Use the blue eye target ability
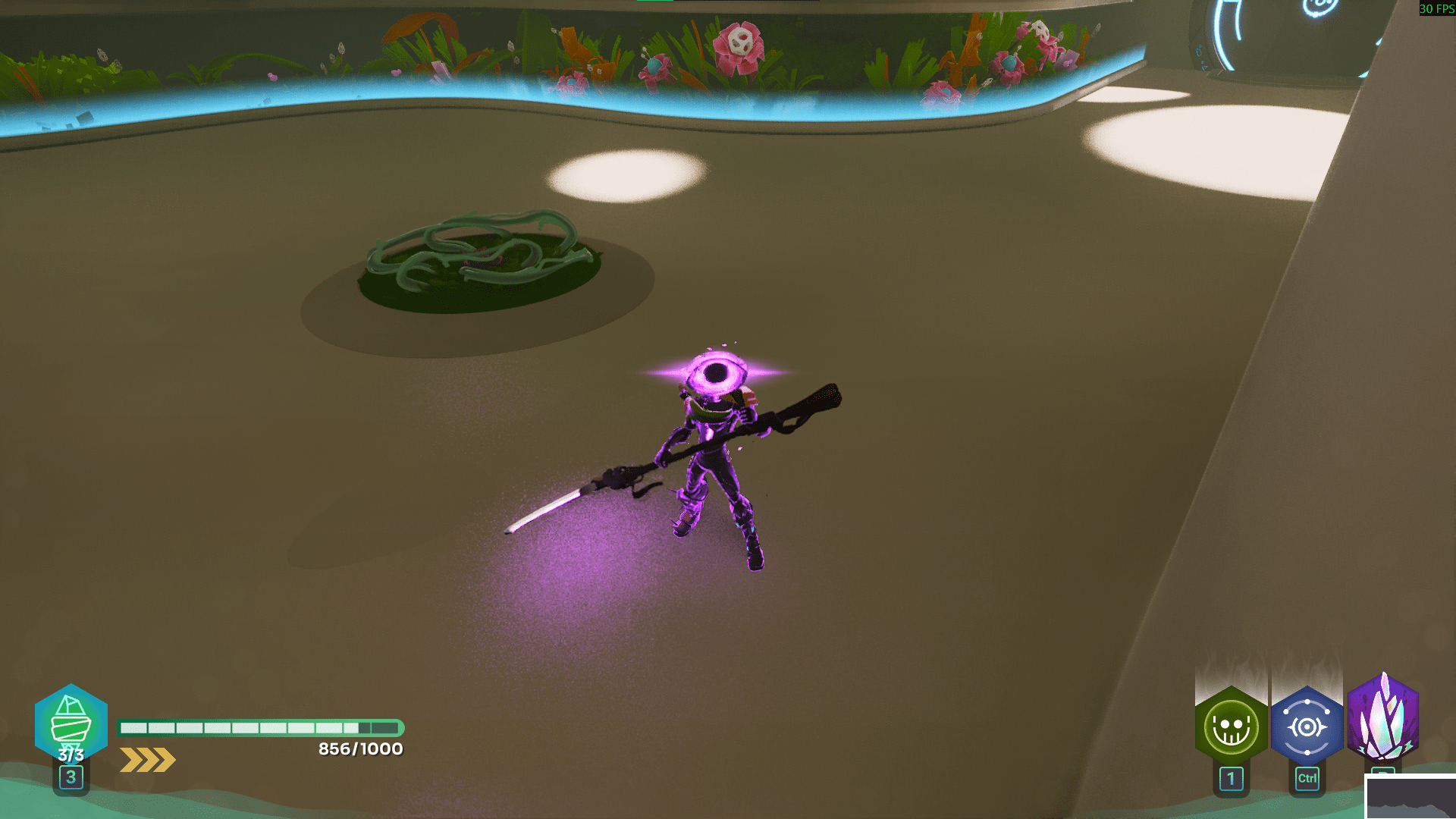 pyautogui.click(x=1307, y=727)
